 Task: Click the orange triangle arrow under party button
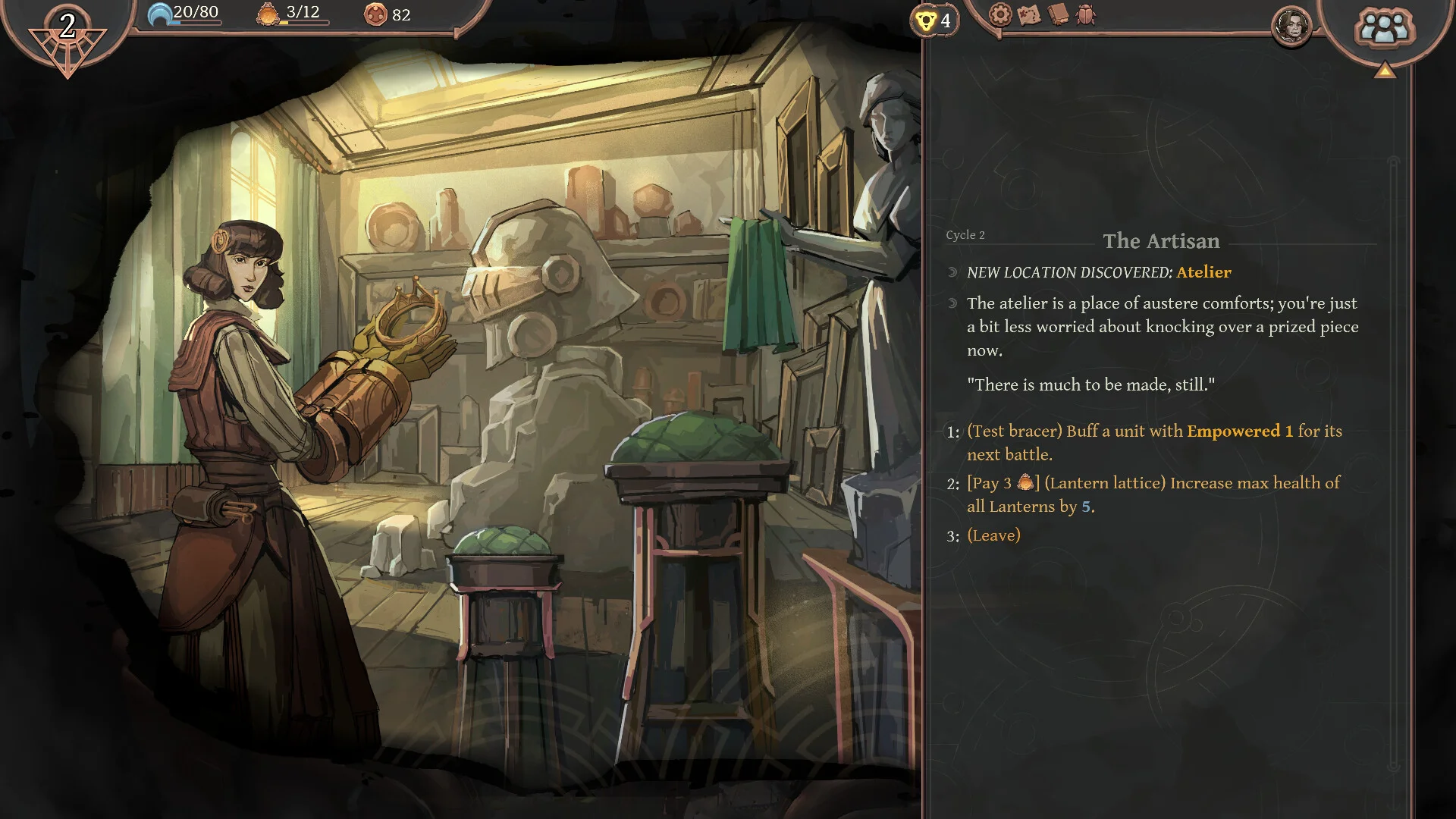click(1385, 71)
